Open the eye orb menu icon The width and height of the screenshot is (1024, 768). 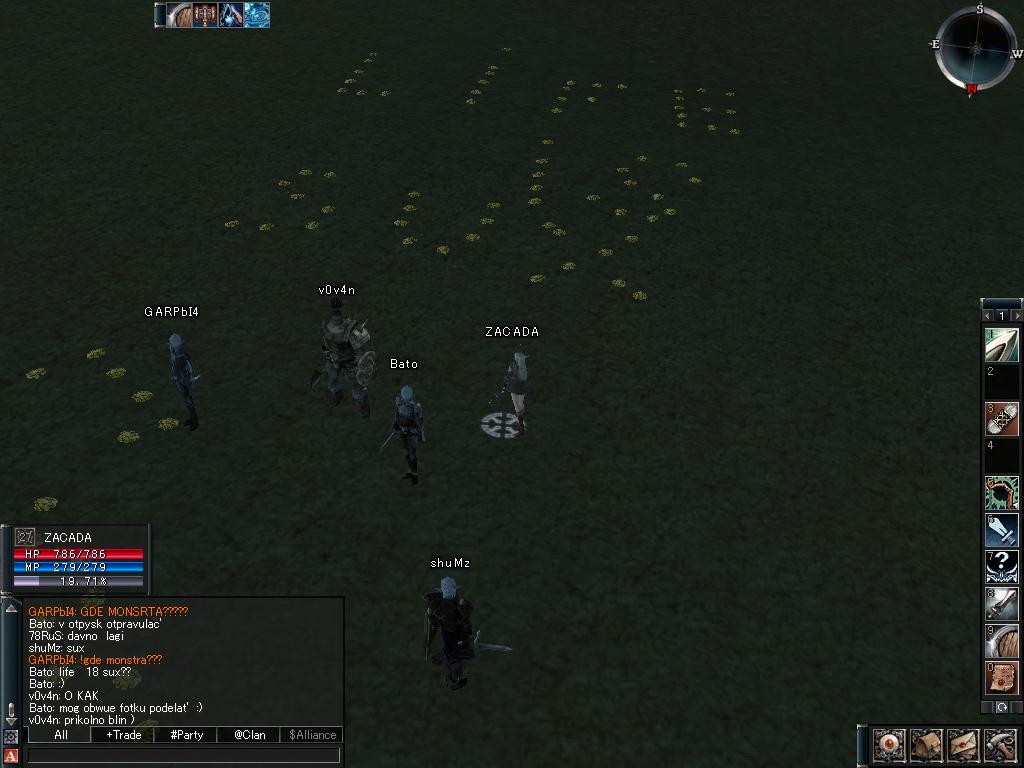click(889, 745)
